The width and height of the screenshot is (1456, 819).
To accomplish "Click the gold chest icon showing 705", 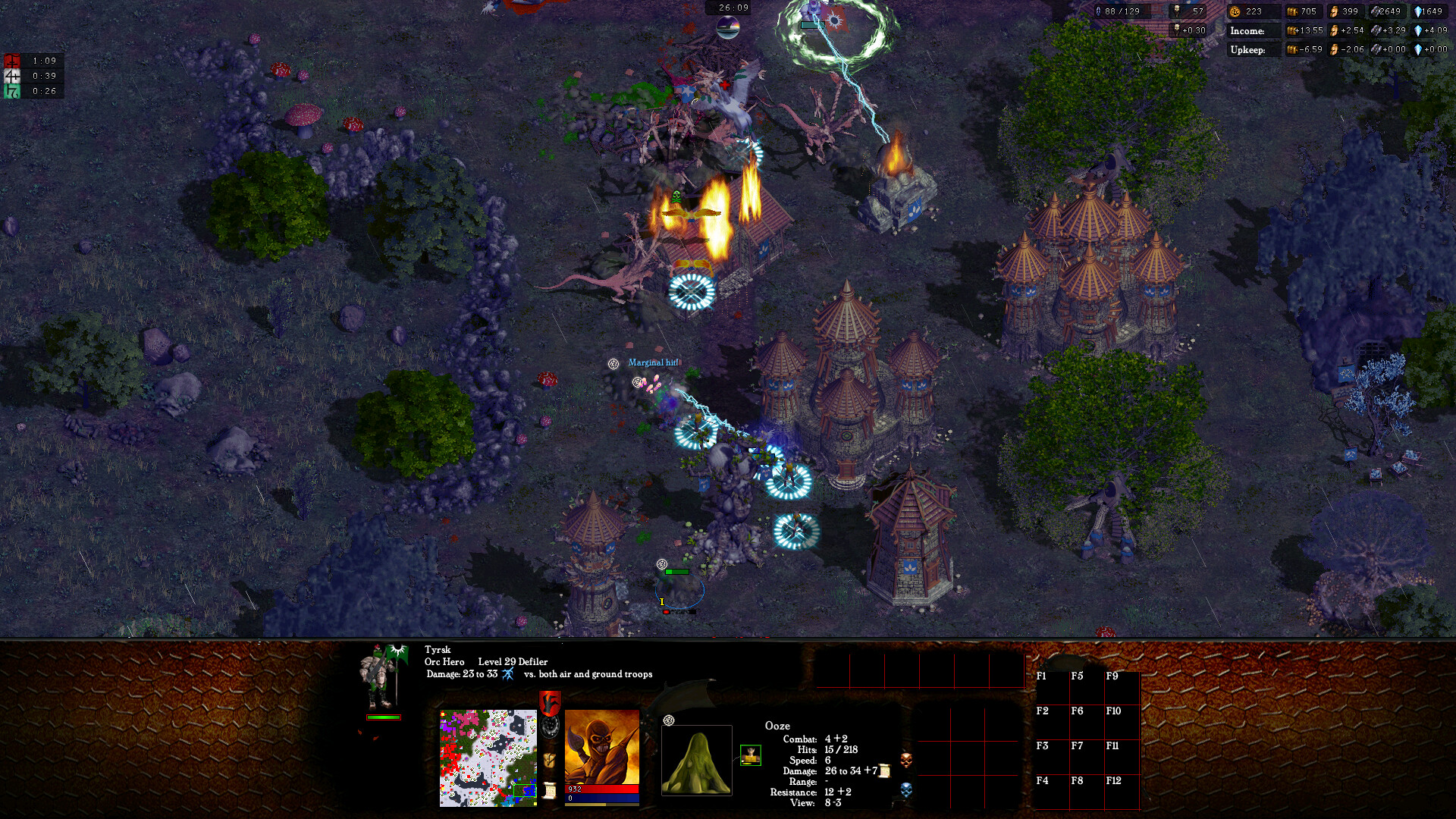I will pos(1293,12).
